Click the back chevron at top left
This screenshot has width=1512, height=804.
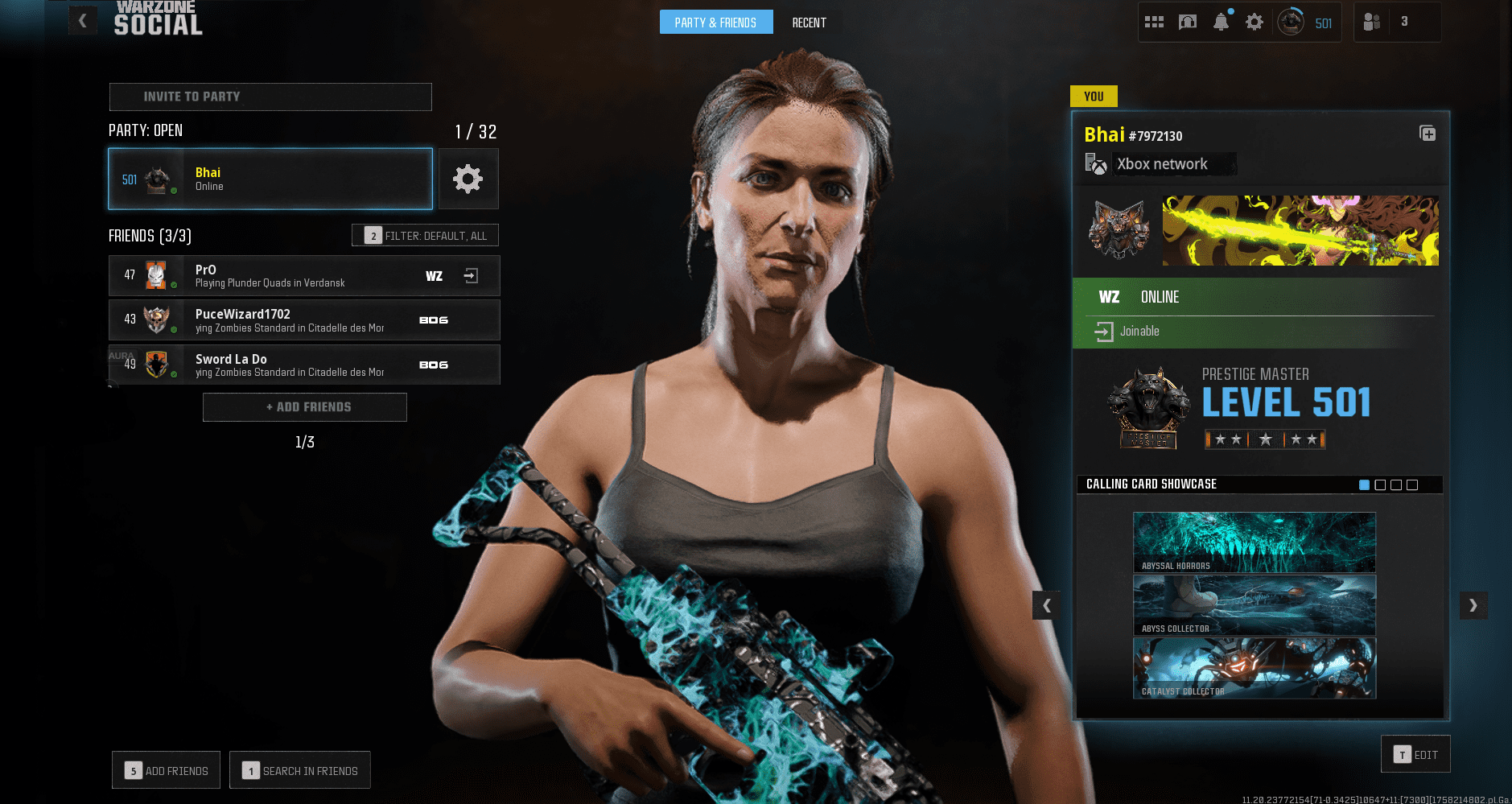[x=81, y=20]
